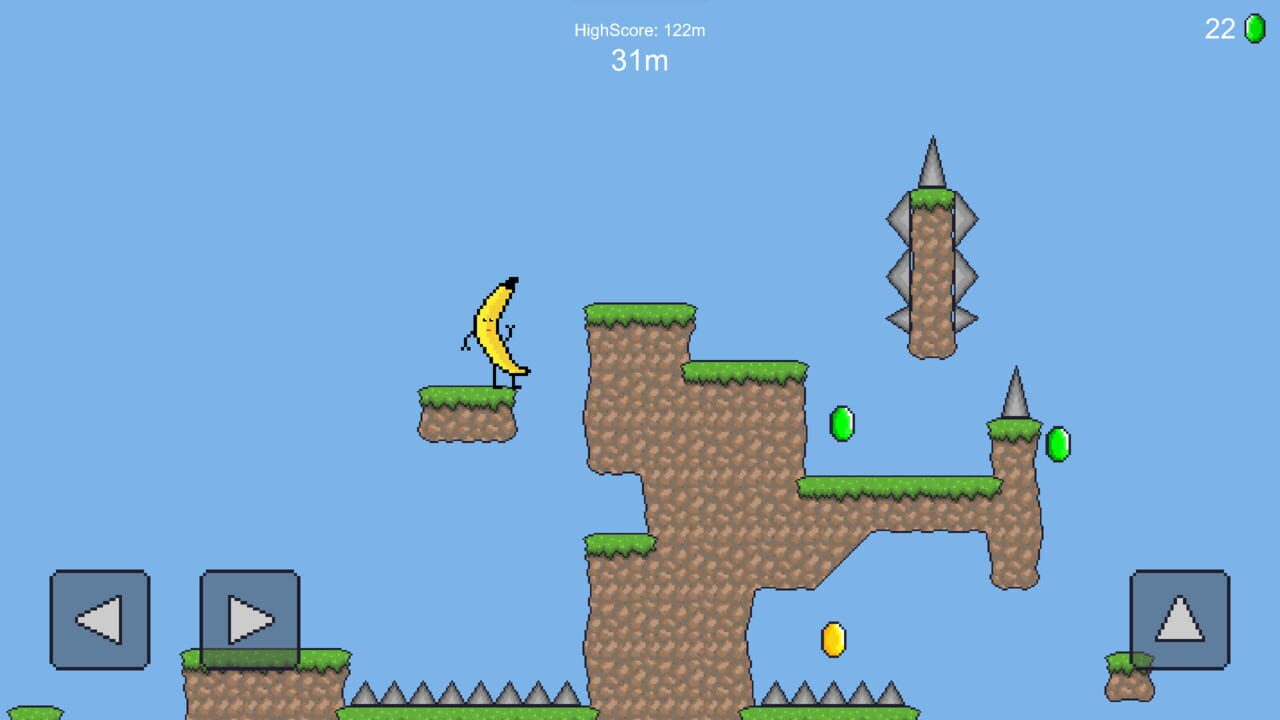Click the 31m distance score
This screenshot has width=1280, height=720.
click(639, 61)
